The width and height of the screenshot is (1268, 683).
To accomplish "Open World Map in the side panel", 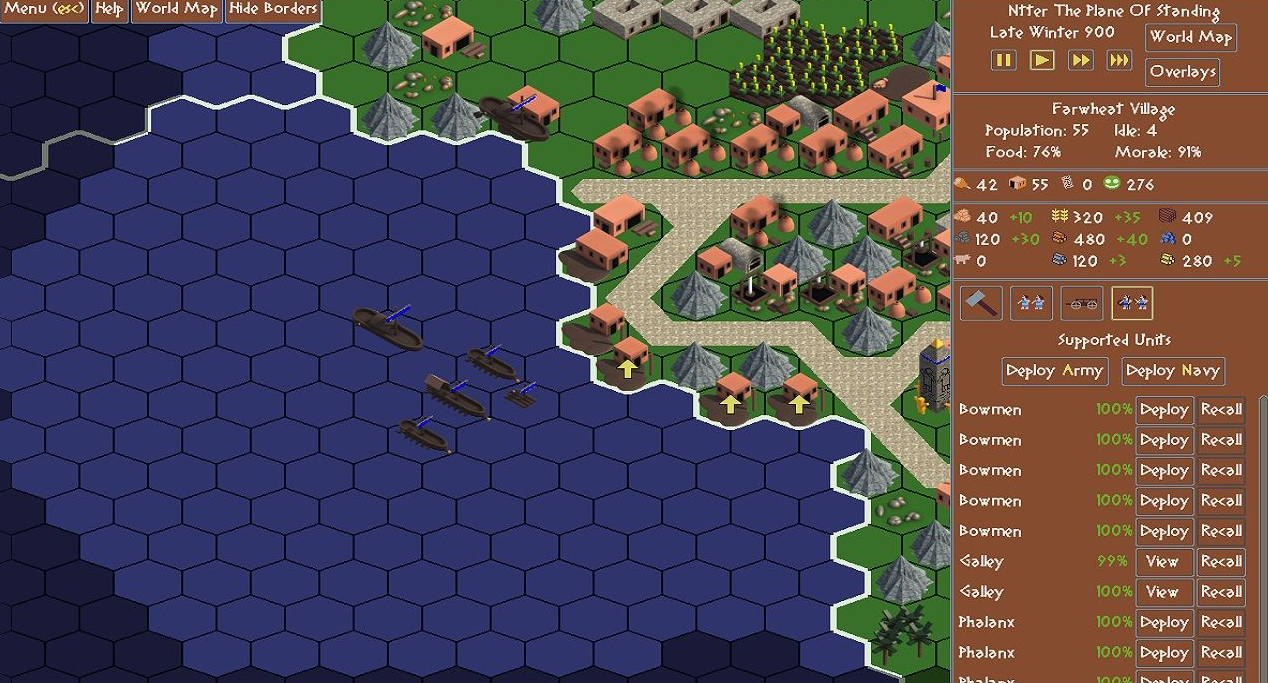I will 1190,37.
